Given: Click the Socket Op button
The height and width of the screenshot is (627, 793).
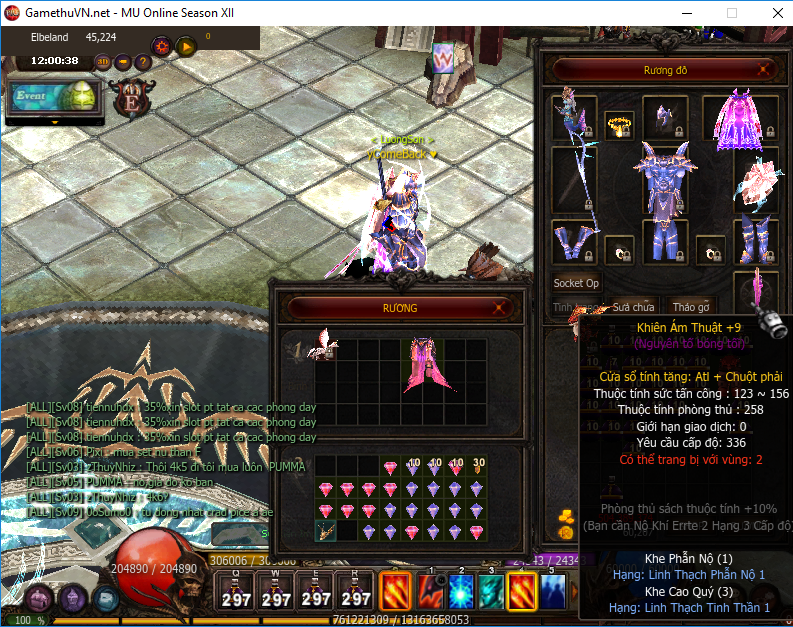Looking at the screenshot, I should [576, 283].
